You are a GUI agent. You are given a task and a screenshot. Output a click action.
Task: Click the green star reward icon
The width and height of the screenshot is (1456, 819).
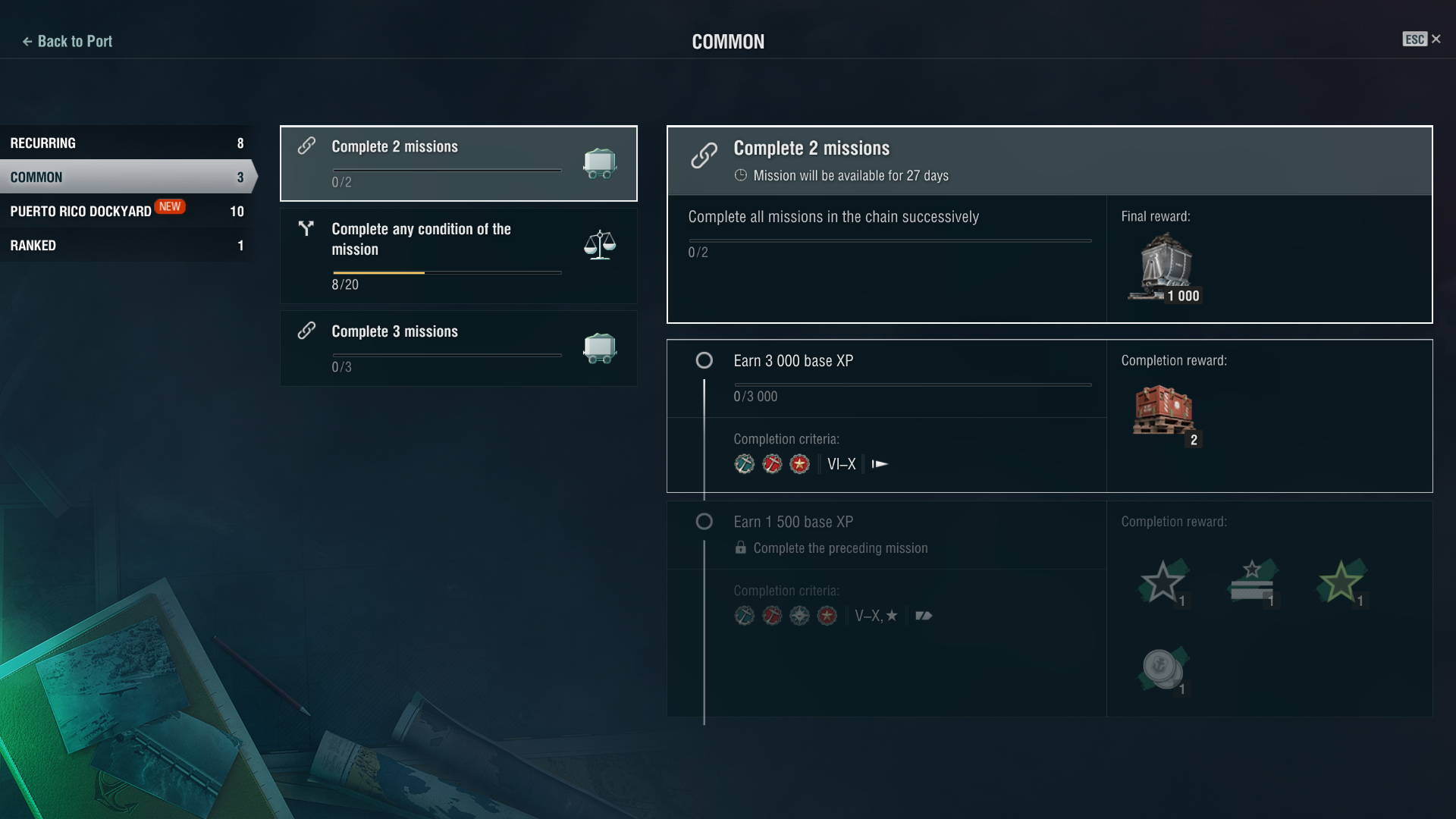coord(1340,582)
